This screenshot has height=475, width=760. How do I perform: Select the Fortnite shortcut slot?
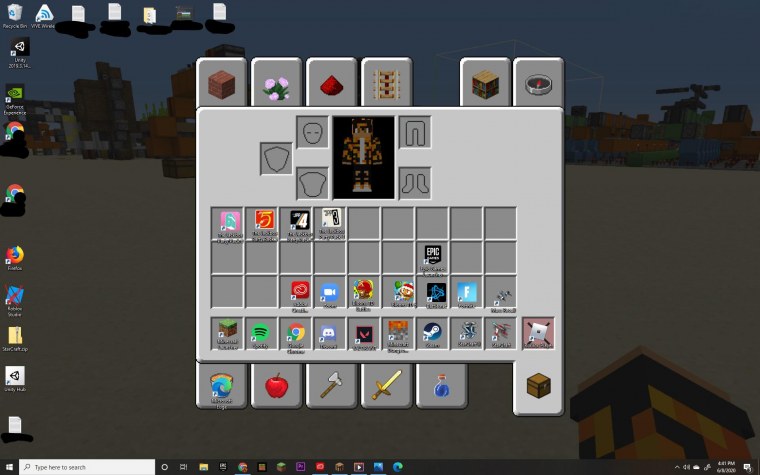[x=466, y=292]
